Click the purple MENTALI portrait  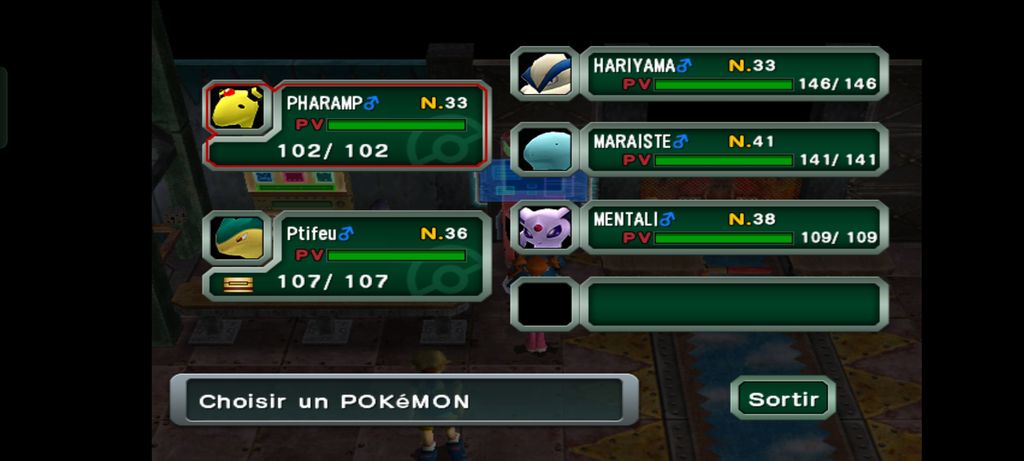[x=545, y=227]
